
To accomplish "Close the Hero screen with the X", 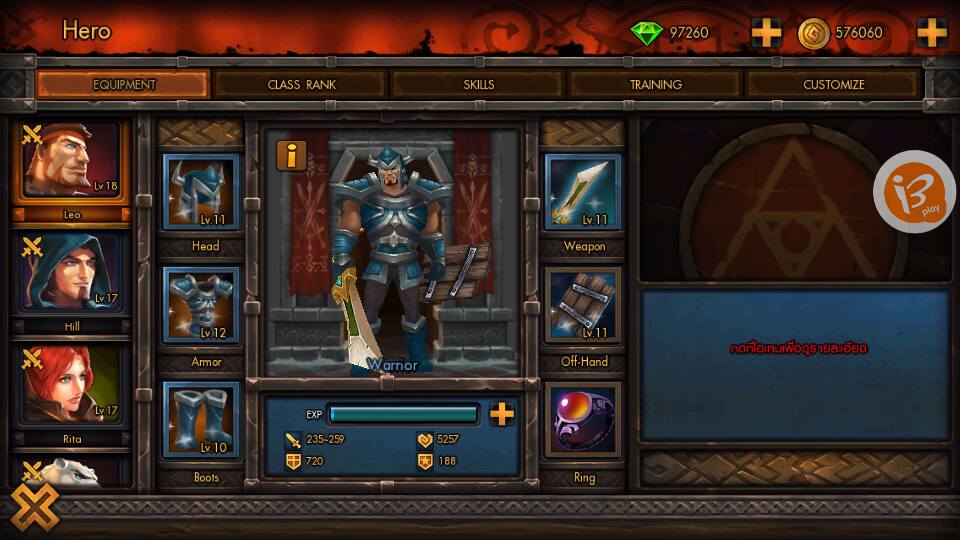I will point(35,507).
